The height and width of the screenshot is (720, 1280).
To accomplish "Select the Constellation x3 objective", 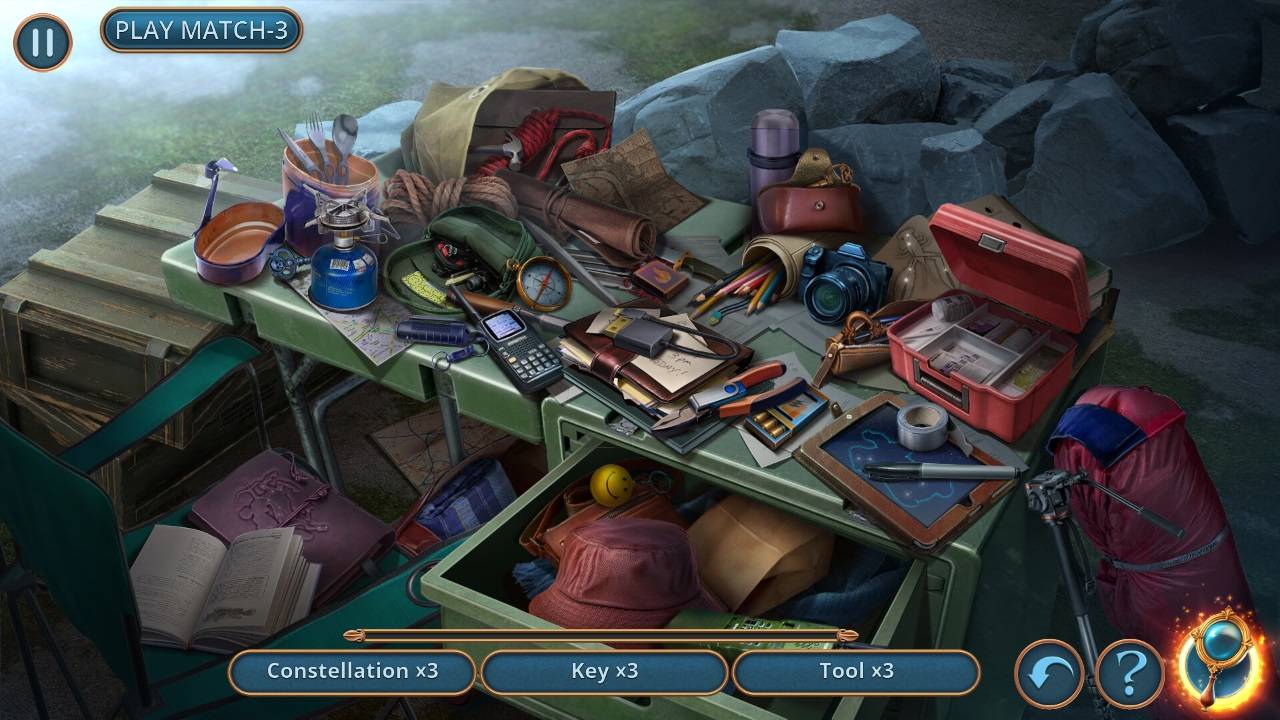I will [x=352, y=671].
